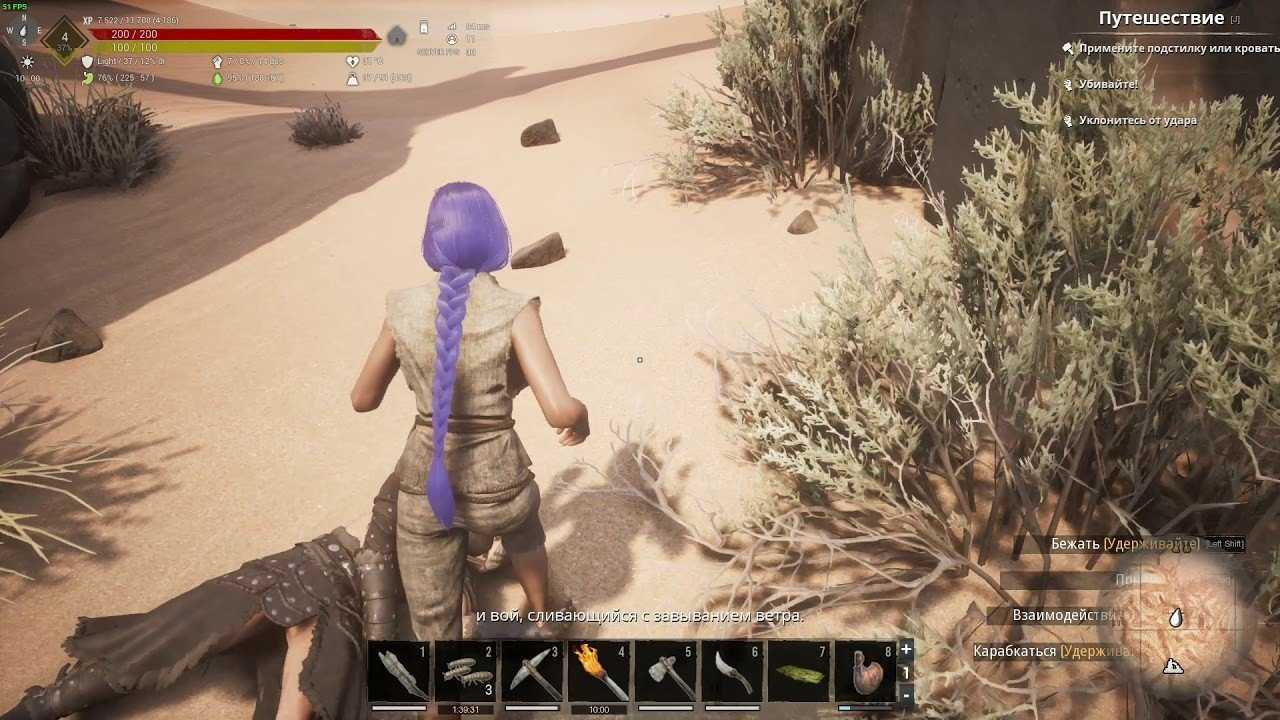Select the stone sword in hotbar slot 1
Screen dimensions: 1280x720
399,672
